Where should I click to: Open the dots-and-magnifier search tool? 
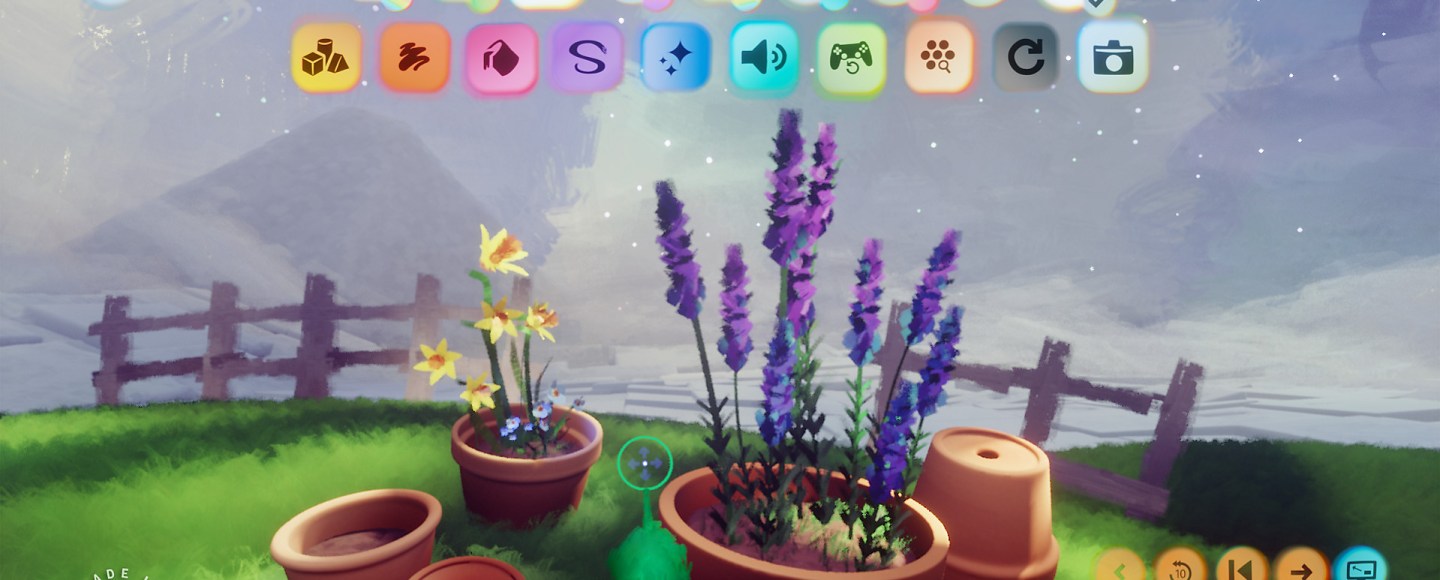point(938,58)
